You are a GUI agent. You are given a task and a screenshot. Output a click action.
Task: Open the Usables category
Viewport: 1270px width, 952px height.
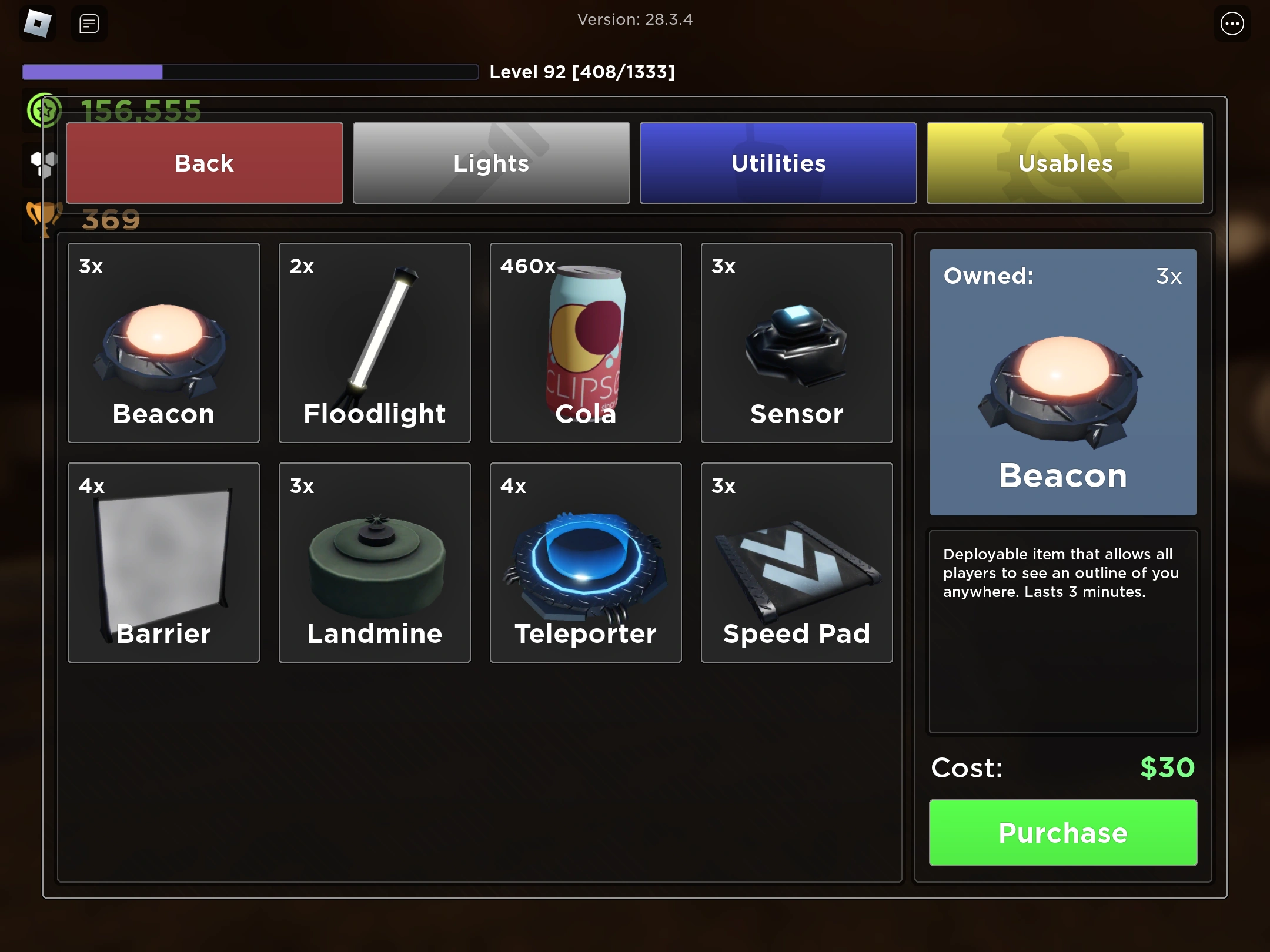[1065, 163]
